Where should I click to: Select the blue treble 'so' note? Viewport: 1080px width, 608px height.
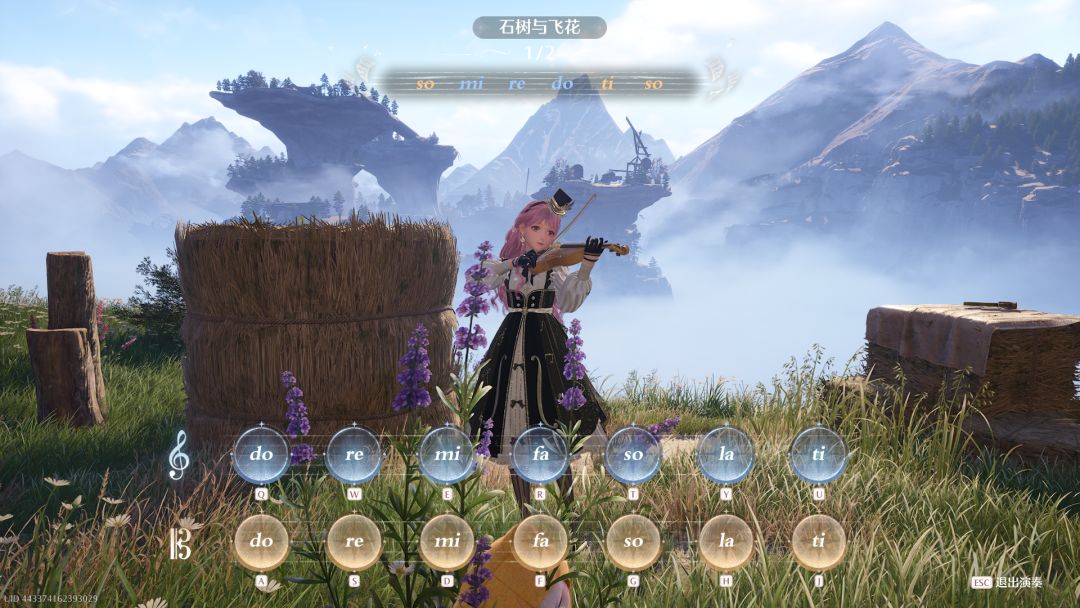tap(633, 454)
